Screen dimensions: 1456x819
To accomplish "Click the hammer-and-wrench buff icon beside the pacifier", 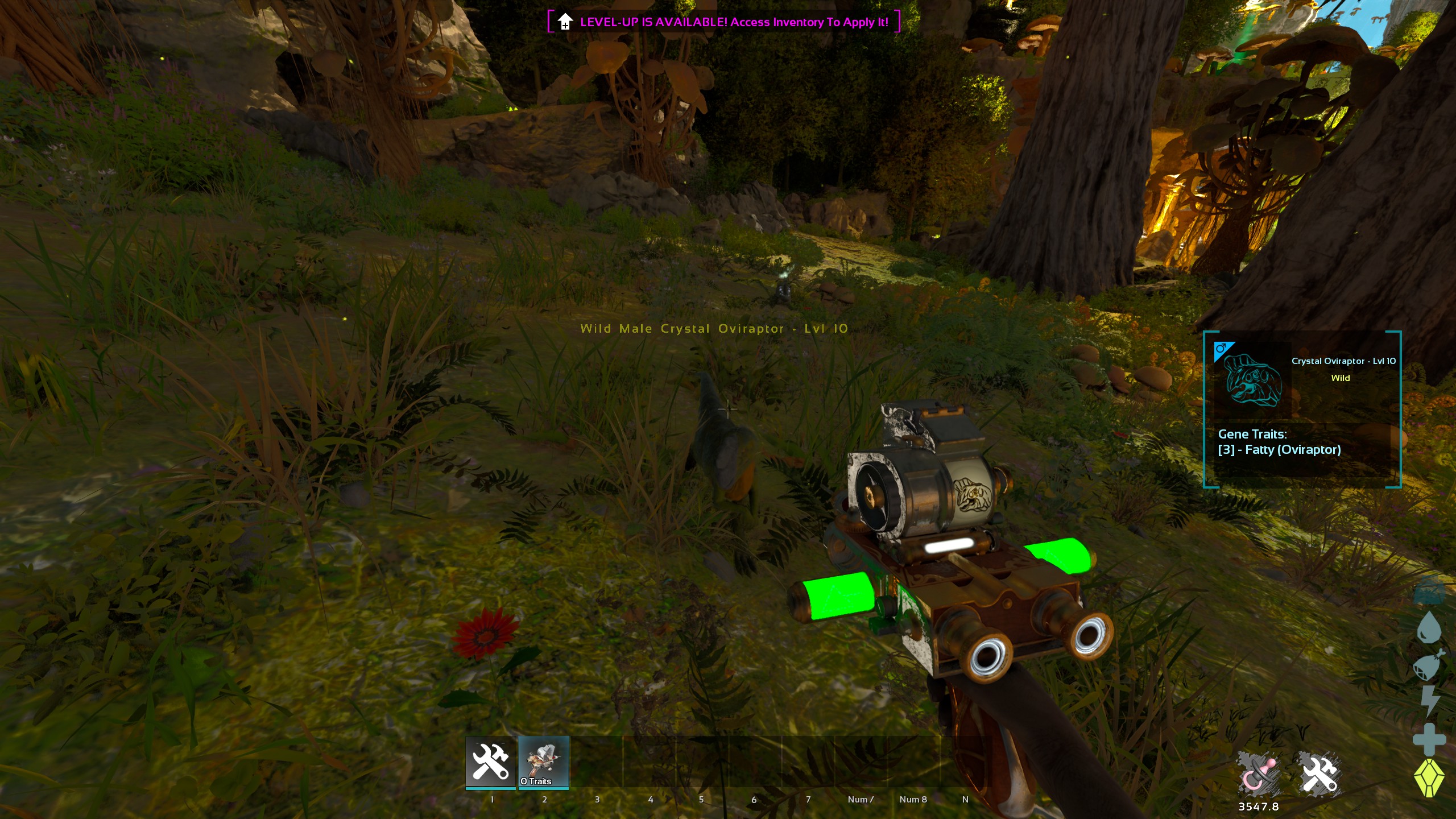I will [1319, 773].
